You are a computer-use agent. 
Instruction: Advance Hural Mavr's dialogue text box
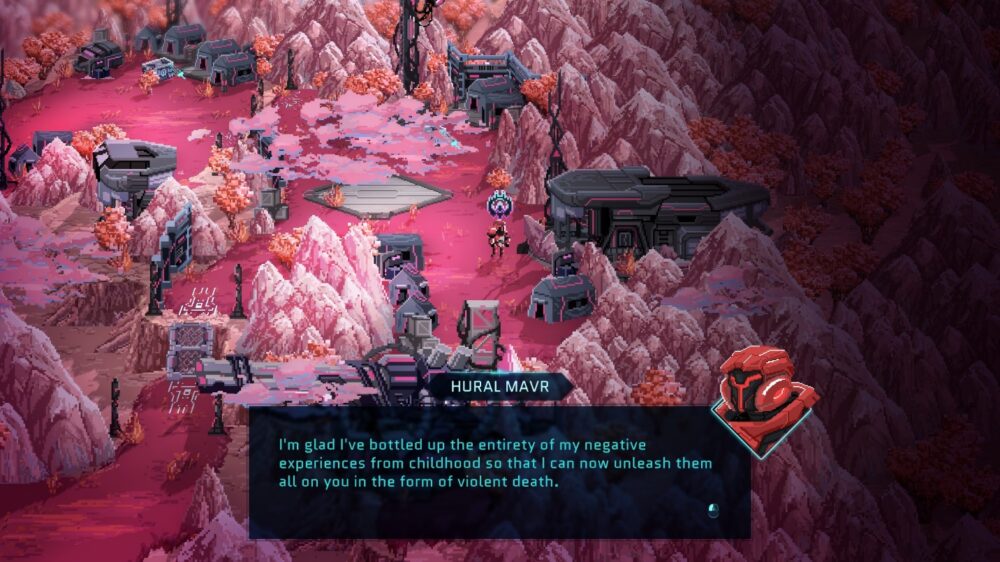pyautogui.click(x=712, y=511)
